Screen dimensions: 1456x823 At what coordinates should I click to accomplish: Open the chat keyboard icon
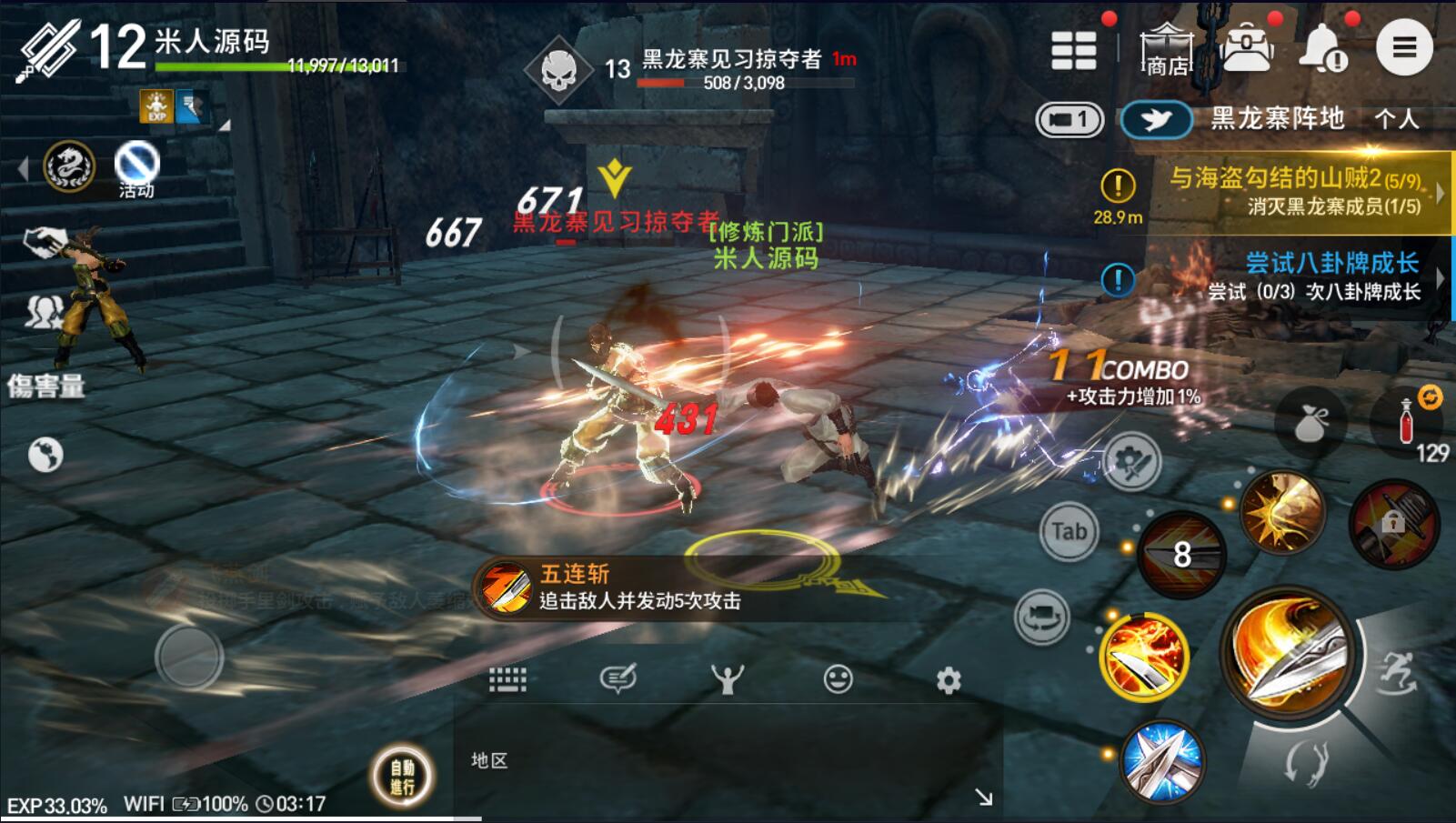[507, 679]
